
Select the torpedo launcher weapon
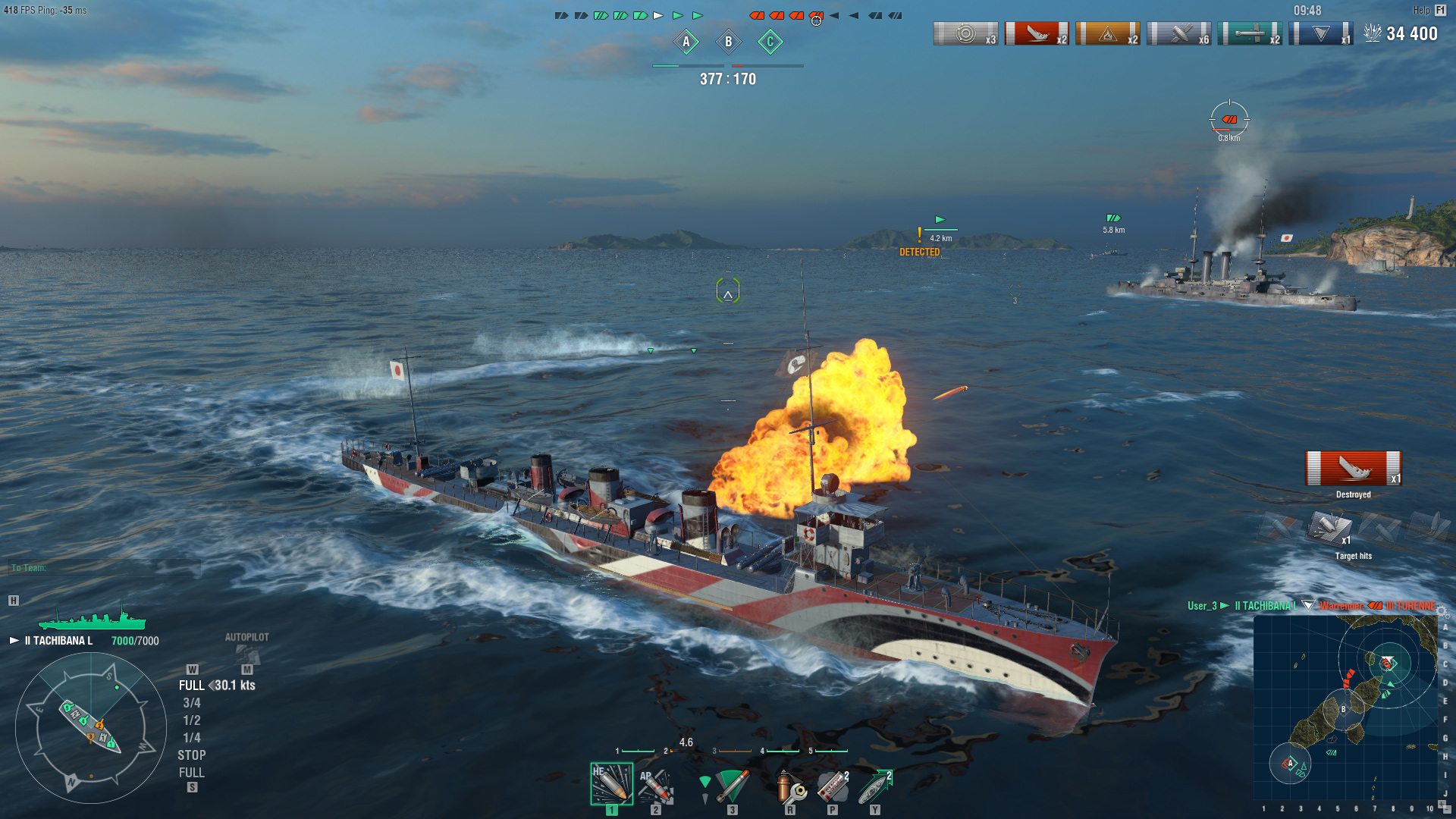pyautogui.click(x=731, y=786)
